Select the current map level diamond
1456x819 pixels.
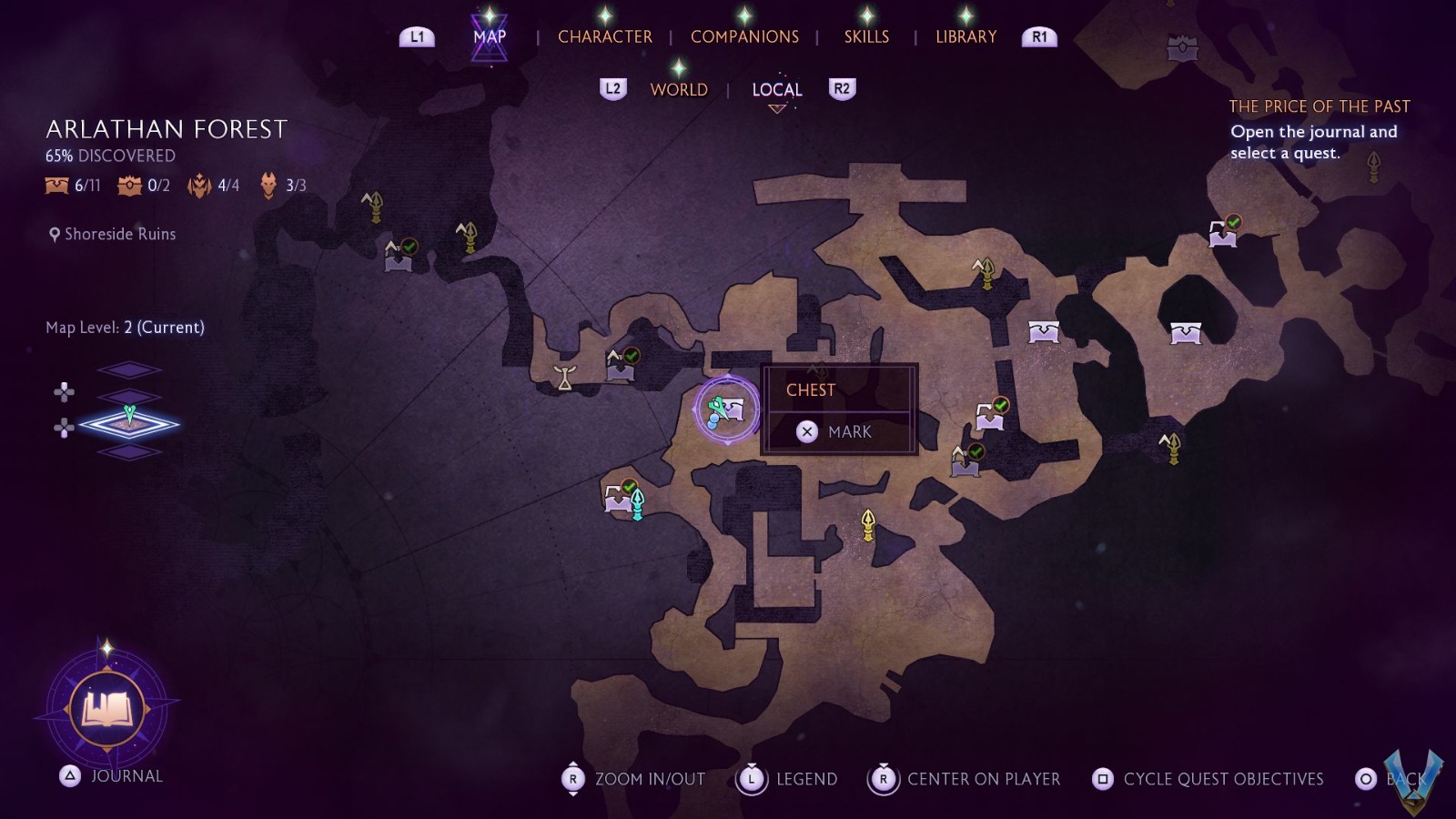(x=128, y=424)
